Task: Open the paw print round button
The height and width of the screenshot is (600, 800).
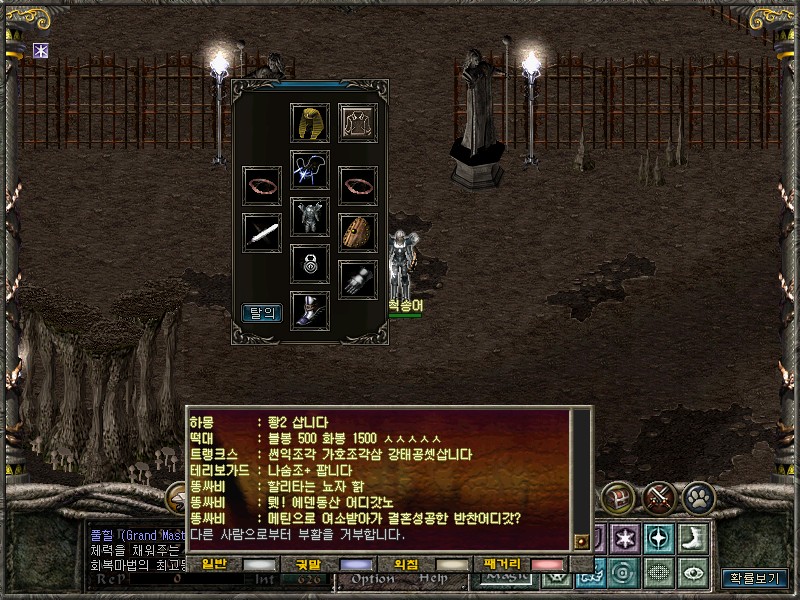Action: (698, 496)
